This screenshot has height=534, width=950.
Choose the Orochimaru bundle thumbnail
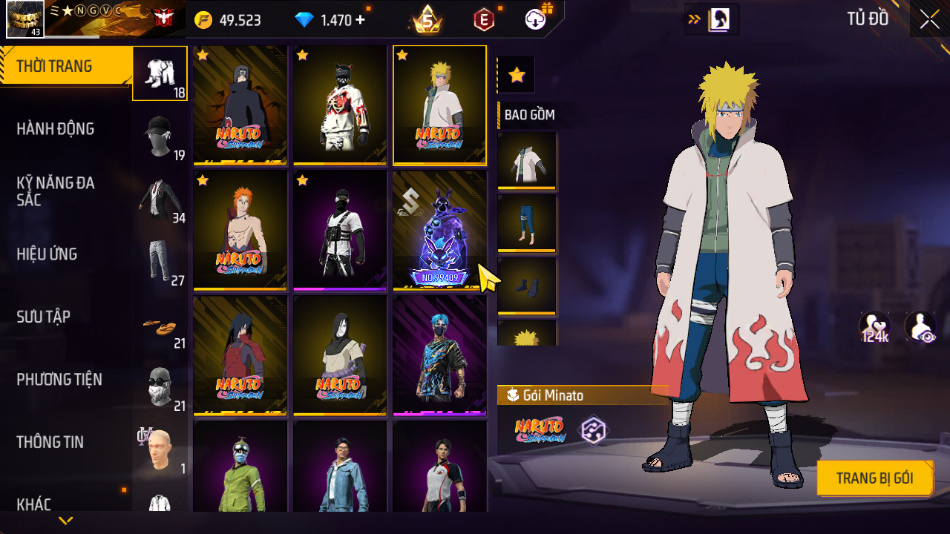pos(339,355)
